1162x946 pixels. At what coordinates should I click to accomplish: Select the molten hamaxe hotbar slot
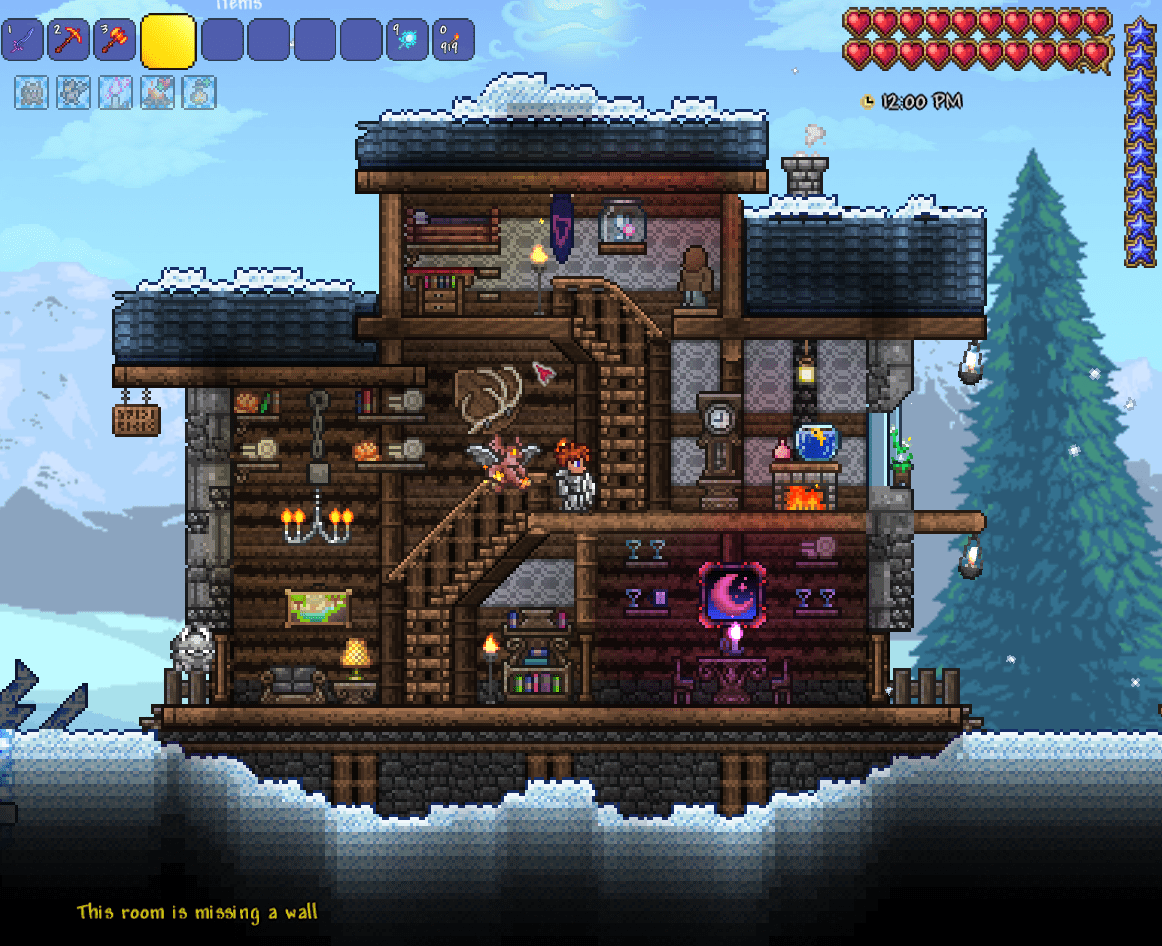[114, 40]
